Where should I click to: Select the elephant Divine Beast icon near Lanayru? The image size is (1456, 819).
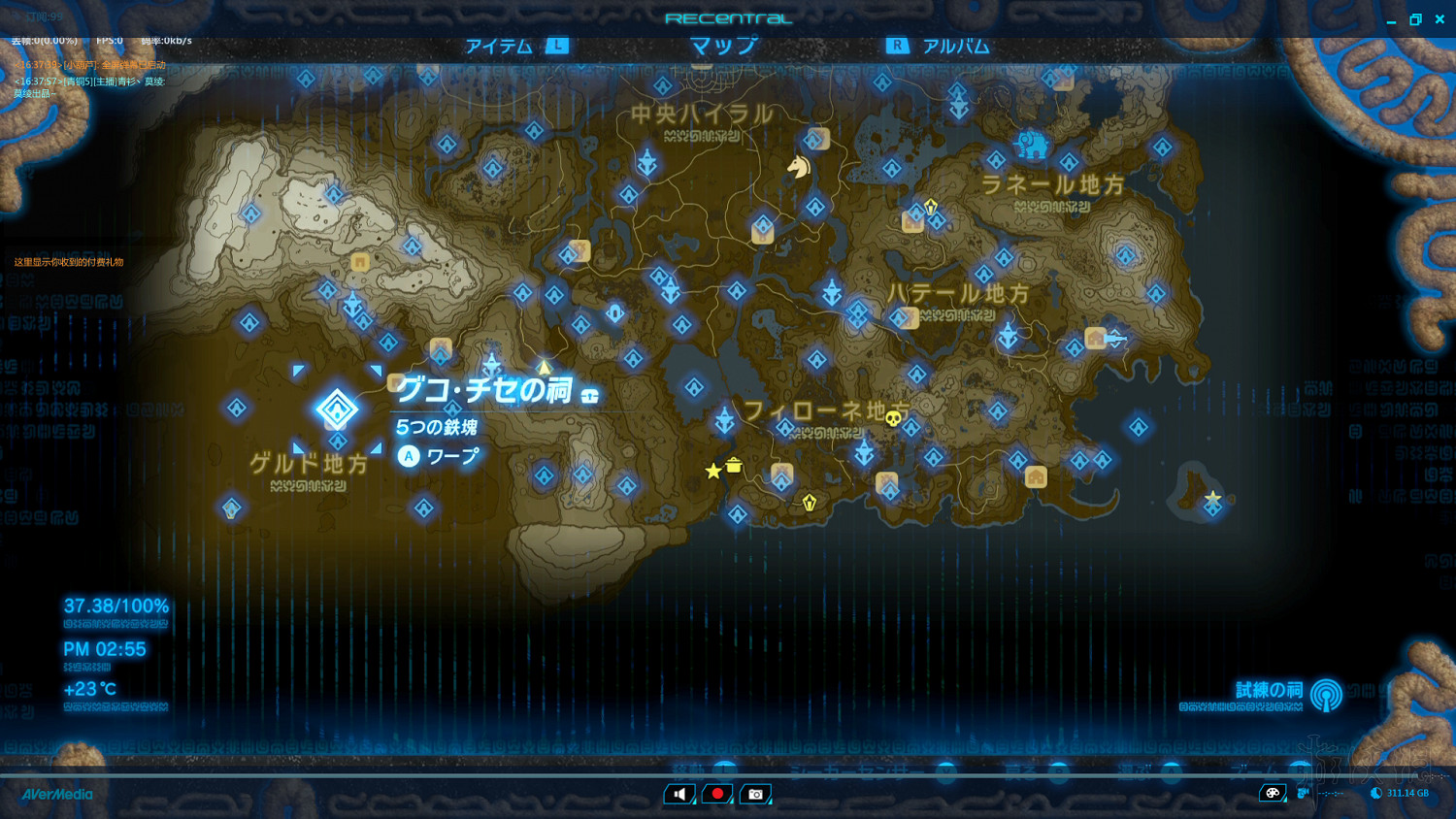pos(1032,147)
